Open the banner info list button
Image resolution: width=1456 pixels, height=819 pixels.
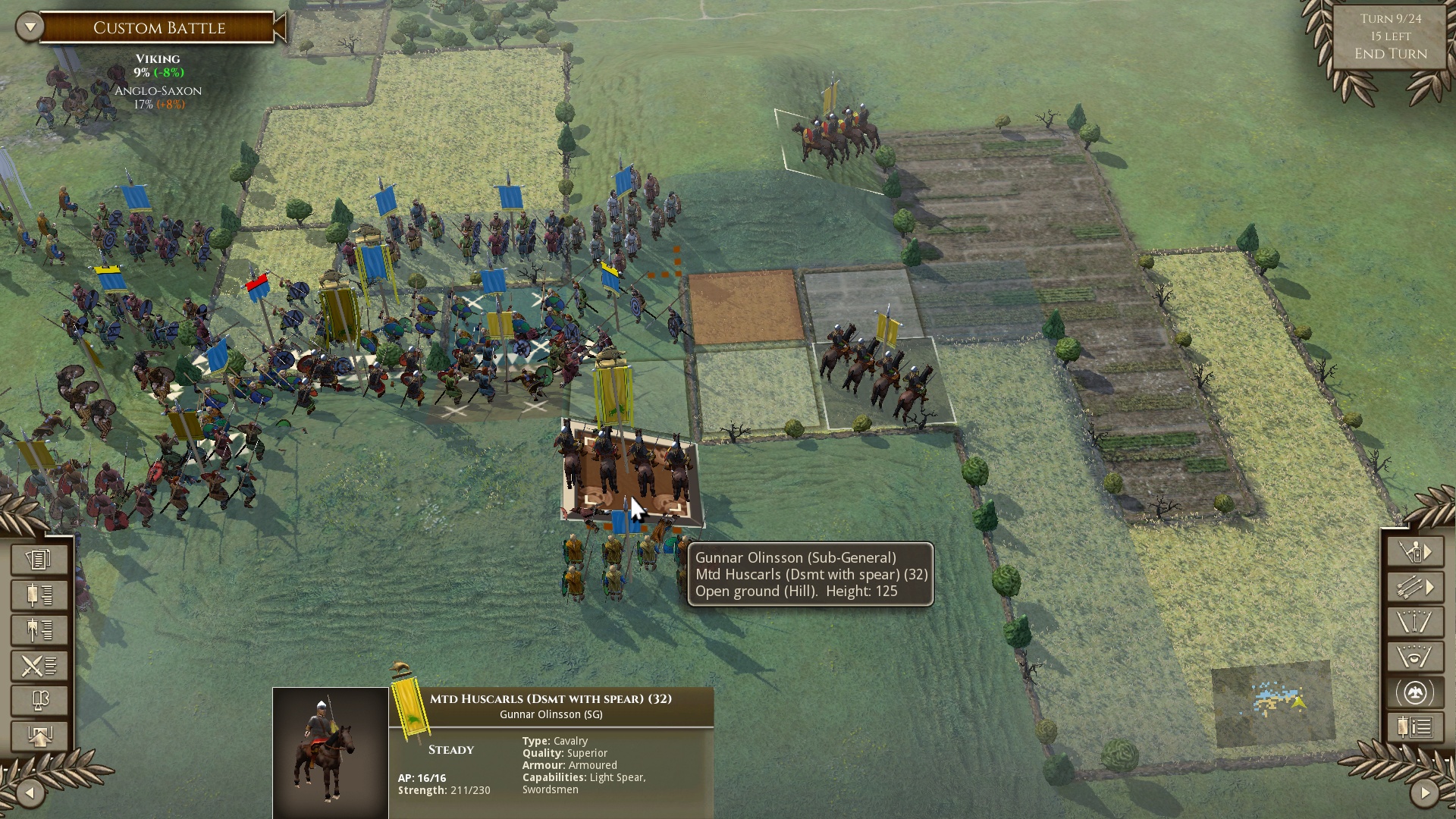click(x=1415, y=728)
